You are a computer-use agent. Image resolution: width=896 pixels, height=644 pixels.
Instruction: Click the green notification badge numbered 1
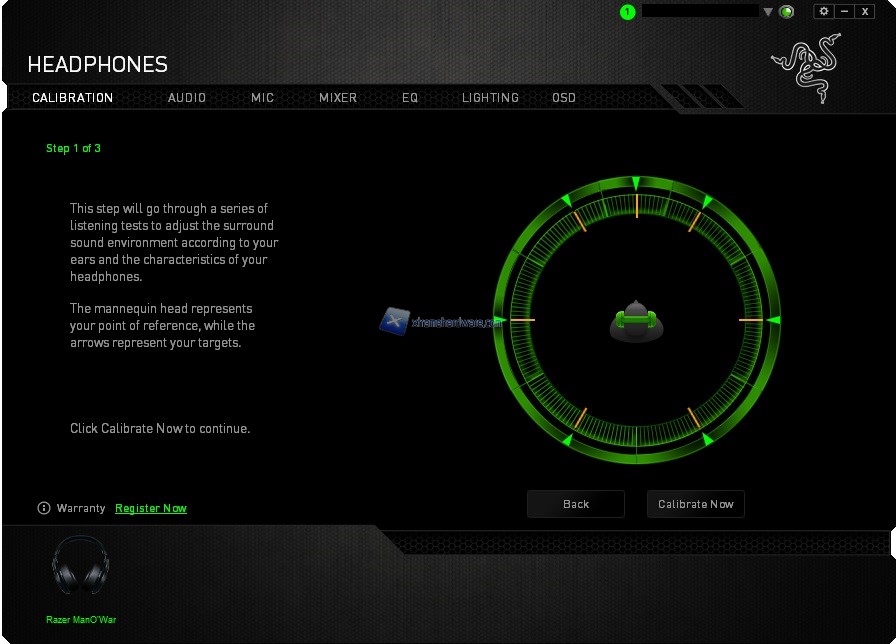[x=627, y=12]
